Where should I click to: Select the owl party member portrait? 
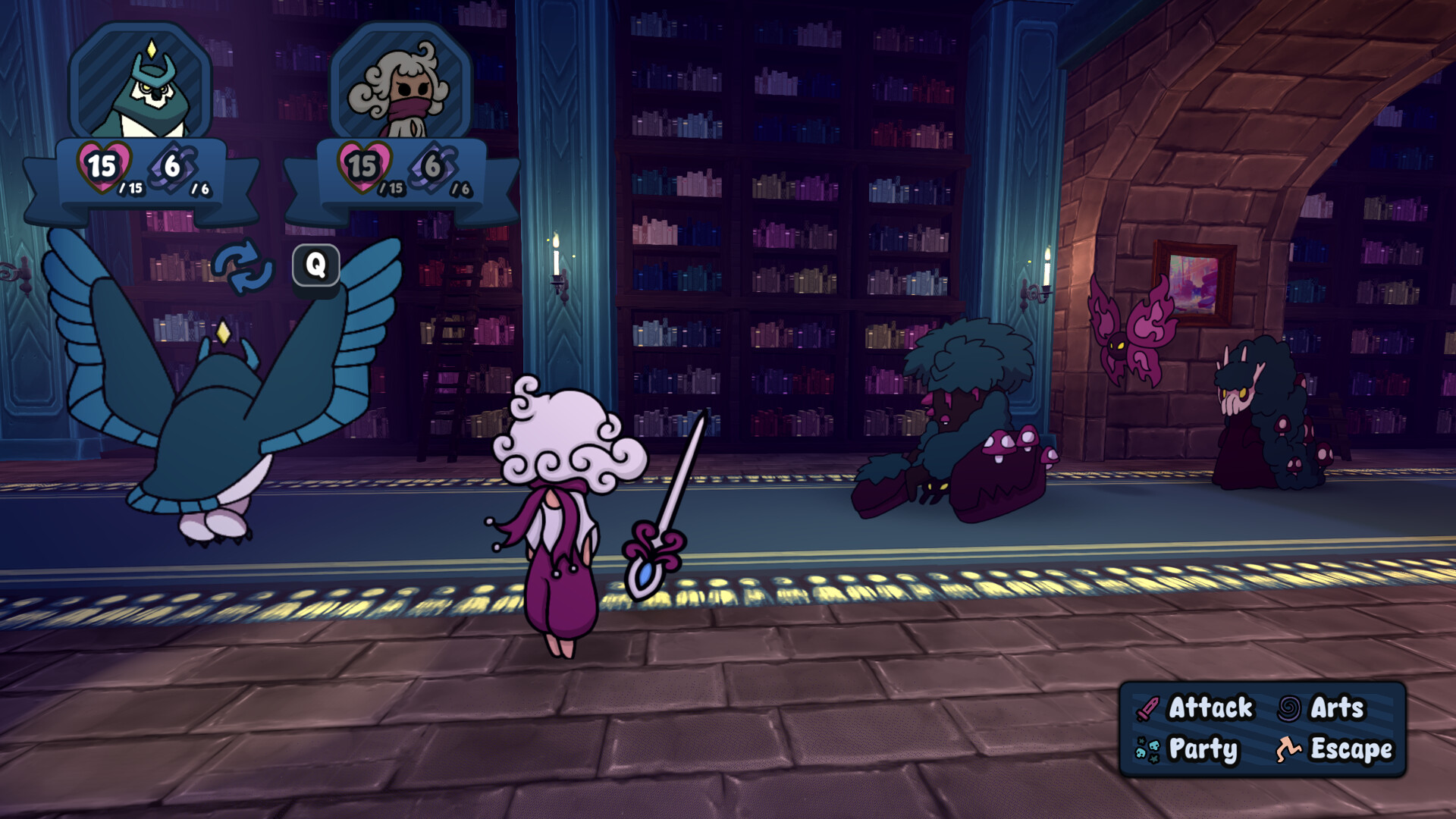pyautogui.click(x=141, y=85)
